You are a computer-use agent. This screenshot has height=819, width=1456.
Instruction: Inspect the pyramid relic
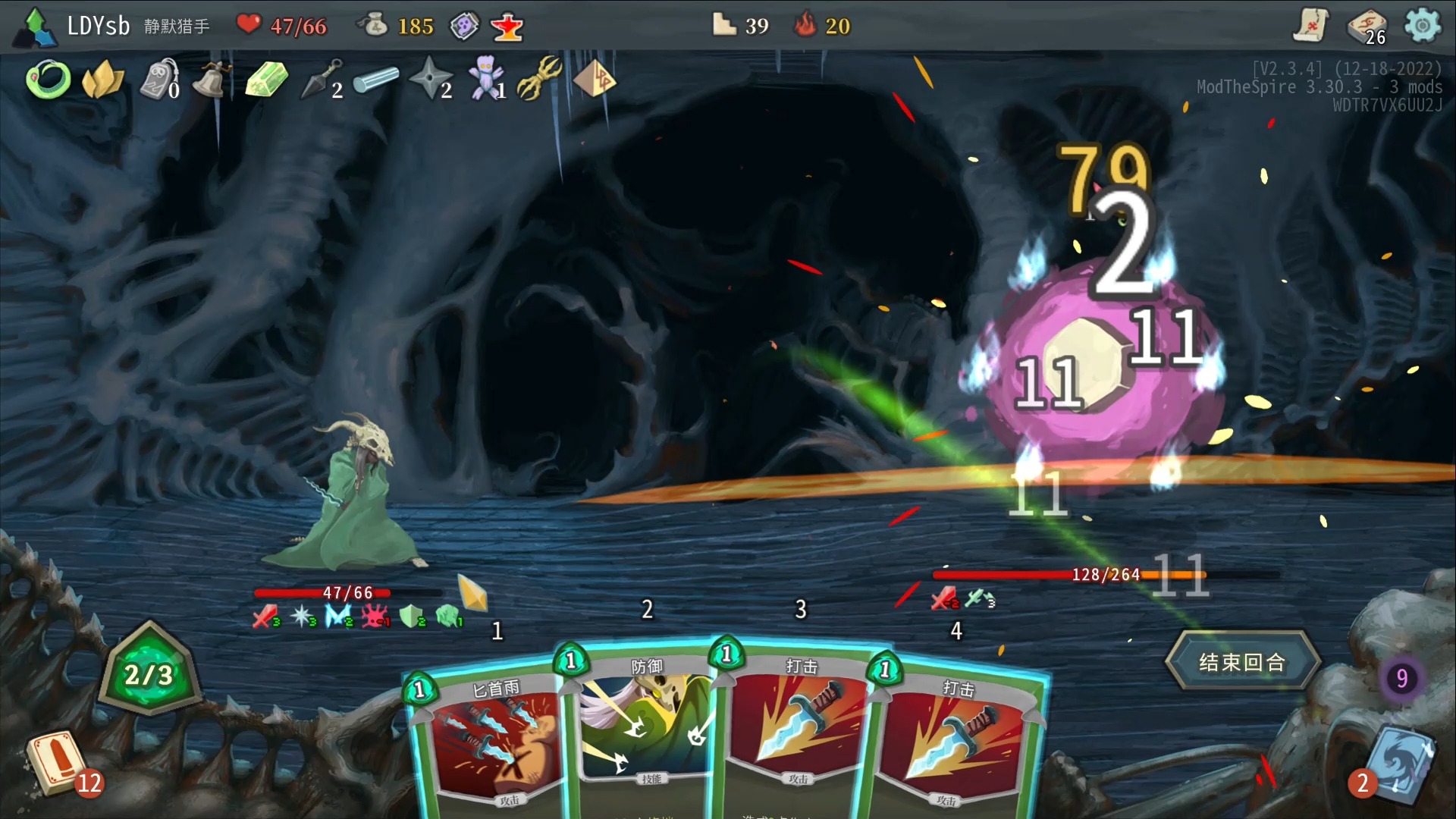594,78
